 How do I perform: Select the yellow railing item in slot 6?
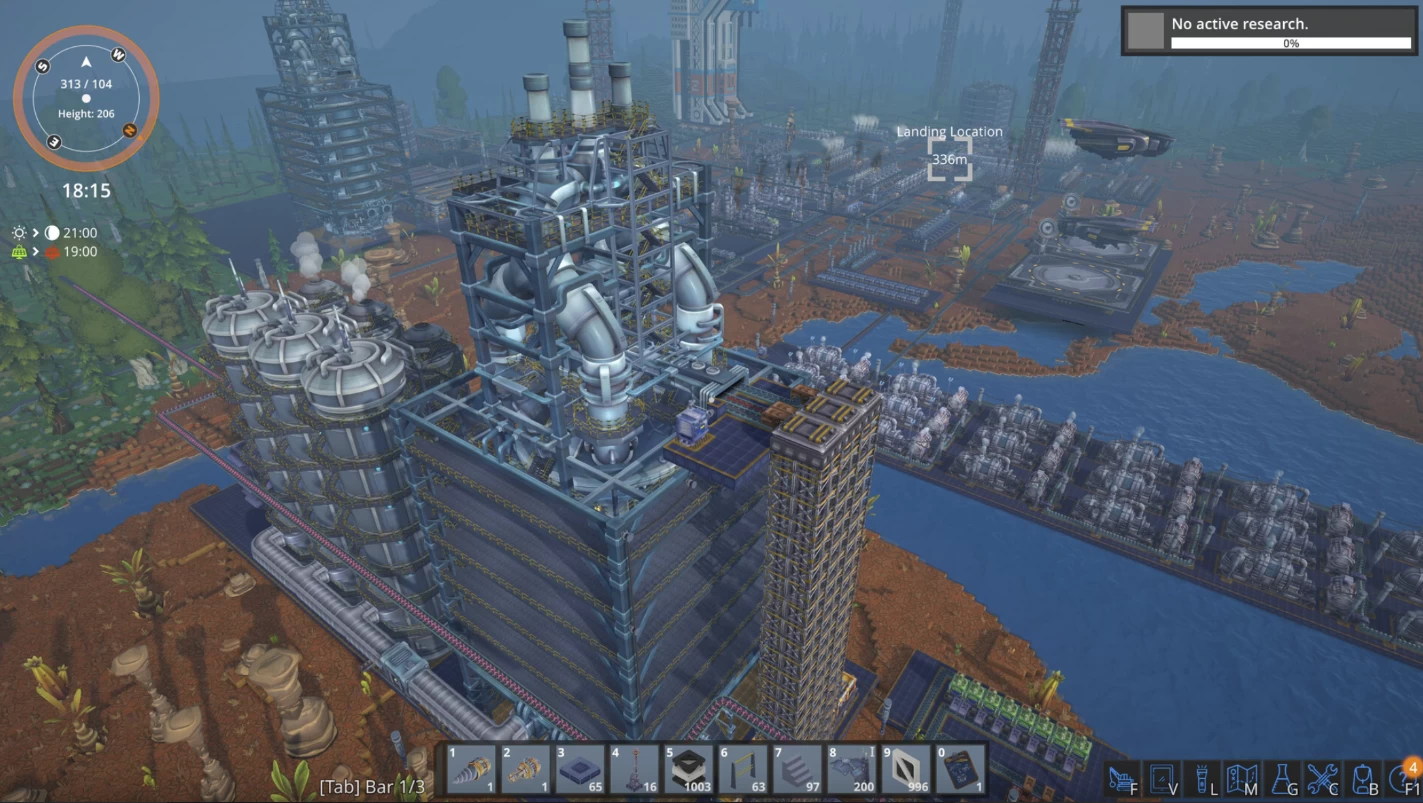click(x=743, y=769)
